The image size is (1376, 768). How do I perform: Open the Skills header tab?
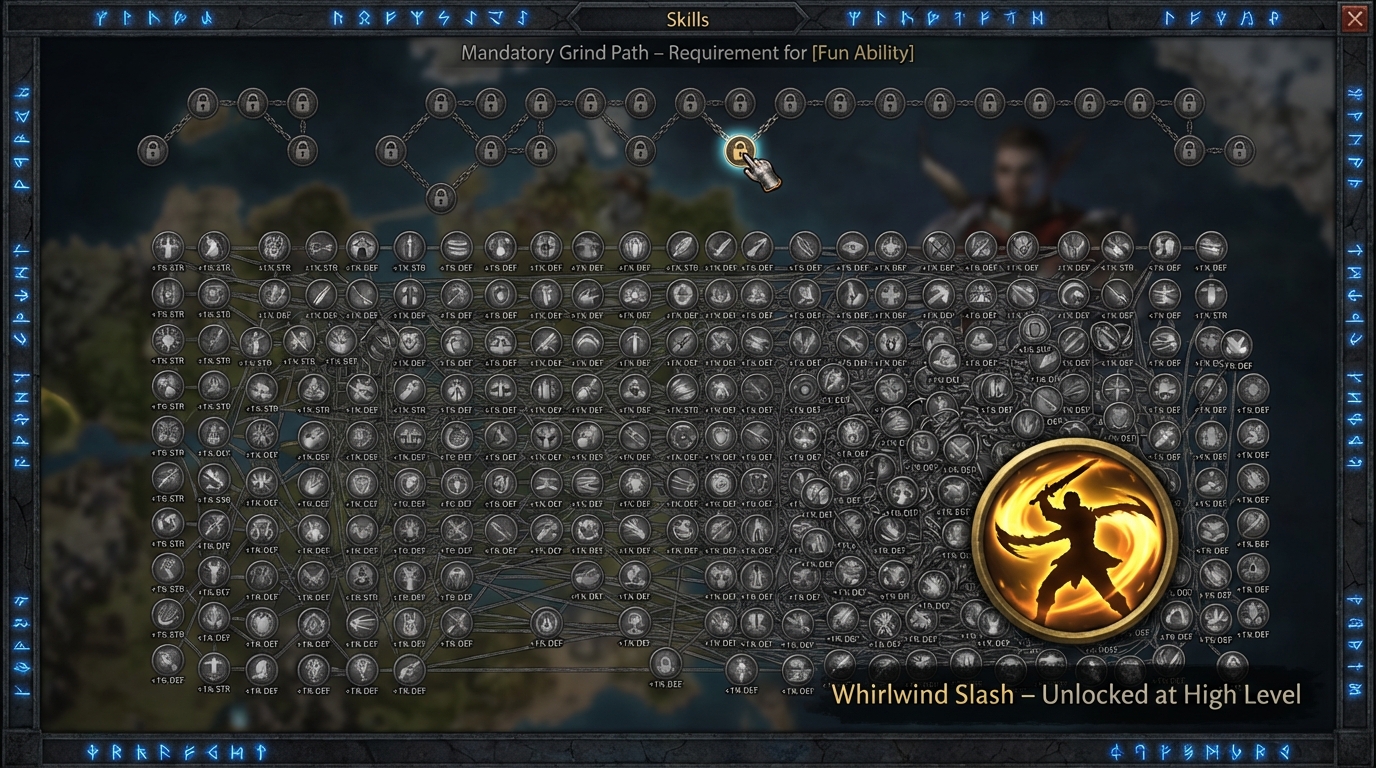[x=687, y=19]
